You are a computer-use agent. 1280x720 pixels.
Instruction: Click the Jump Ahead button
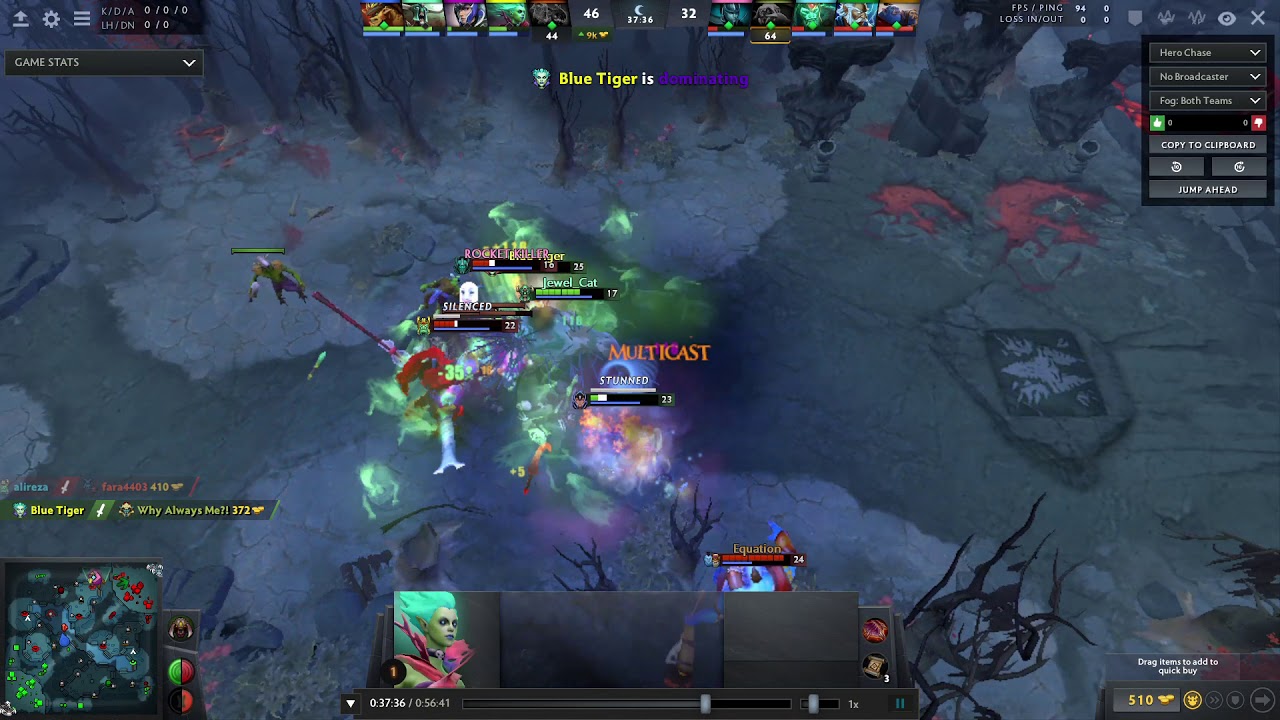(x=1208, y=189)
